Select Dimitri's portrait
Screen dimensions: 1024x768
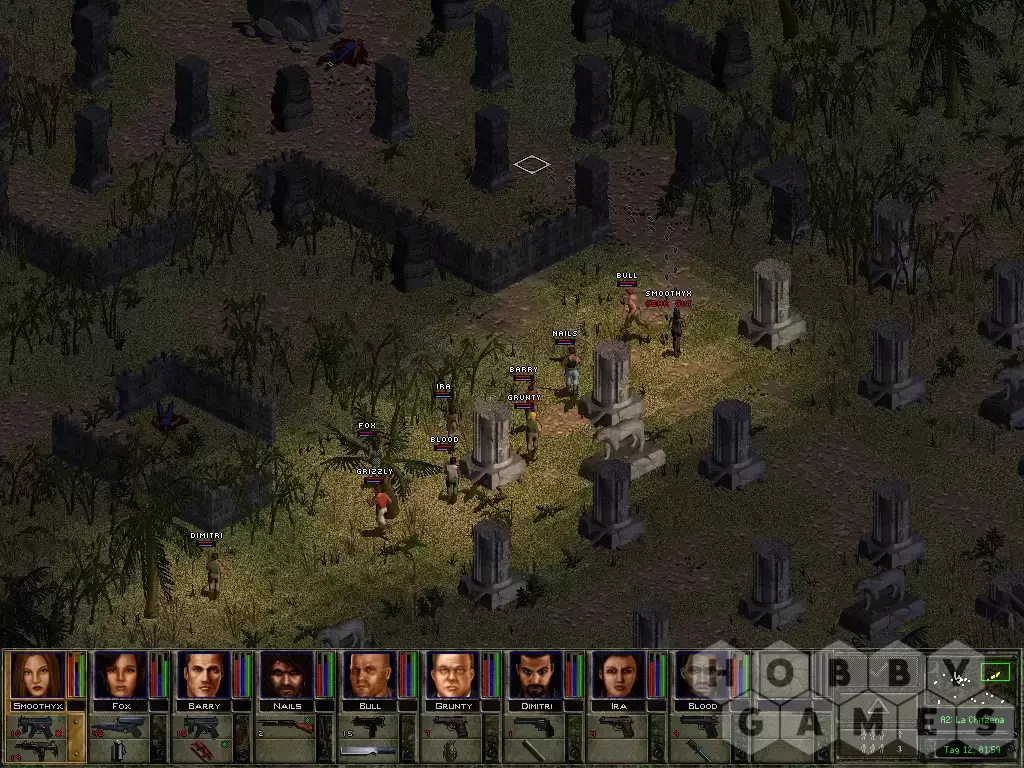(x=536, y=676)
